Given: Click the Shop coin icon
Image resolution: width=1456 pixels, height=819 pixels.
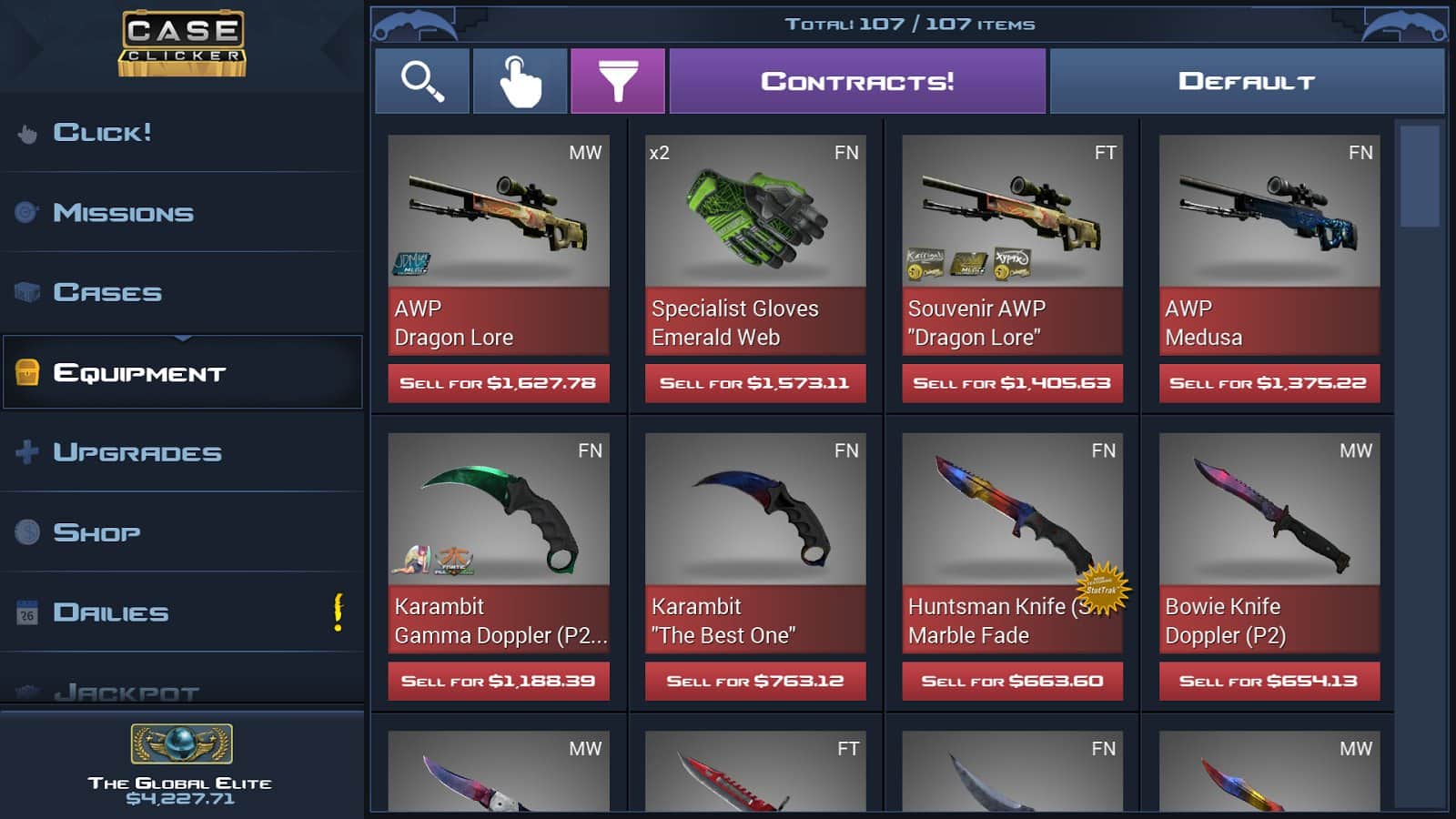Looking at the screenshot, I should click(27, 531).
